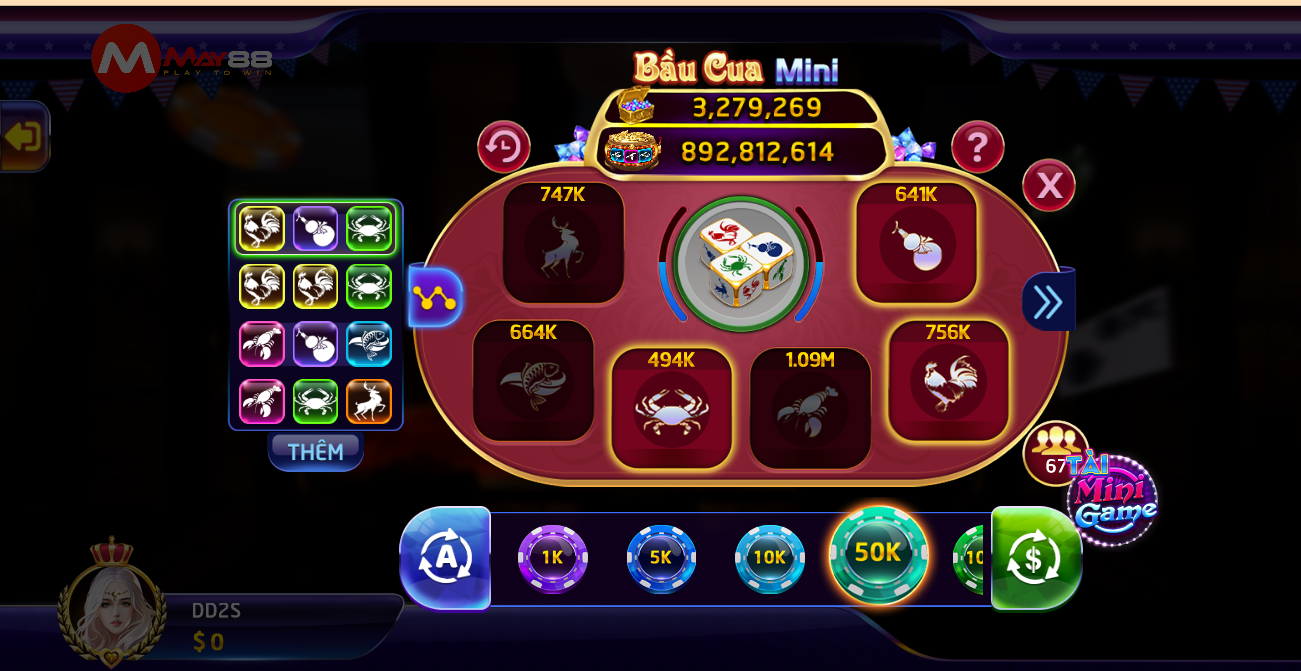The width and height of the screenshot is (1301, 671).
Task: Click the yellow exit arrow button
Action: point(23,136)
